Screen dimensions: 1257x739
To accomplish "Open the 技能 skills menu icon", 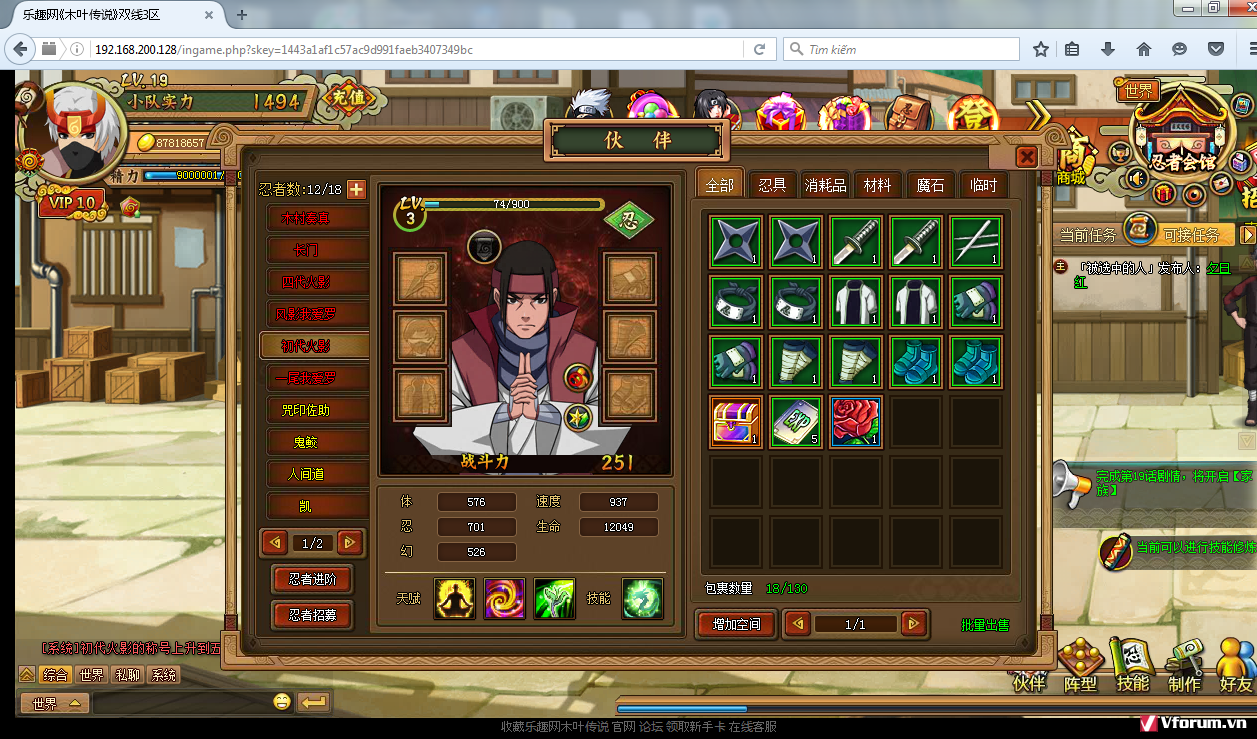I will [1133, 665].
